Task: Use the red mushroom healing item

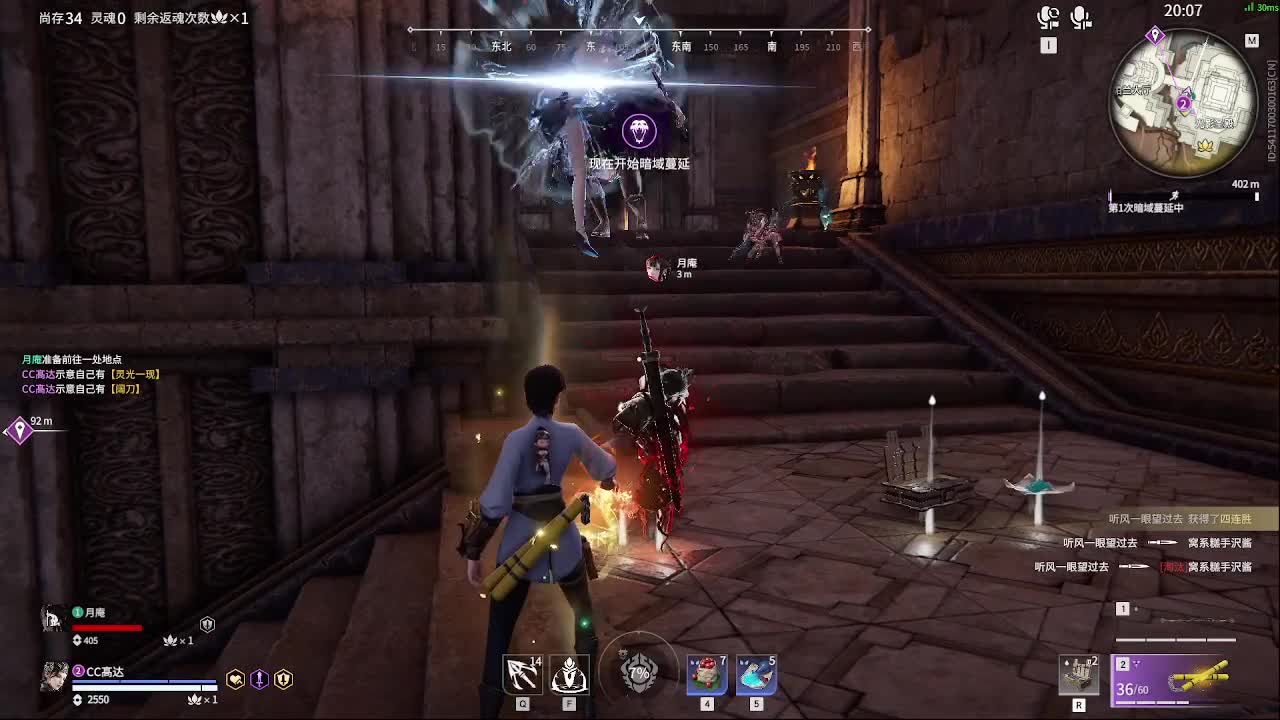Action: point(706,675)
